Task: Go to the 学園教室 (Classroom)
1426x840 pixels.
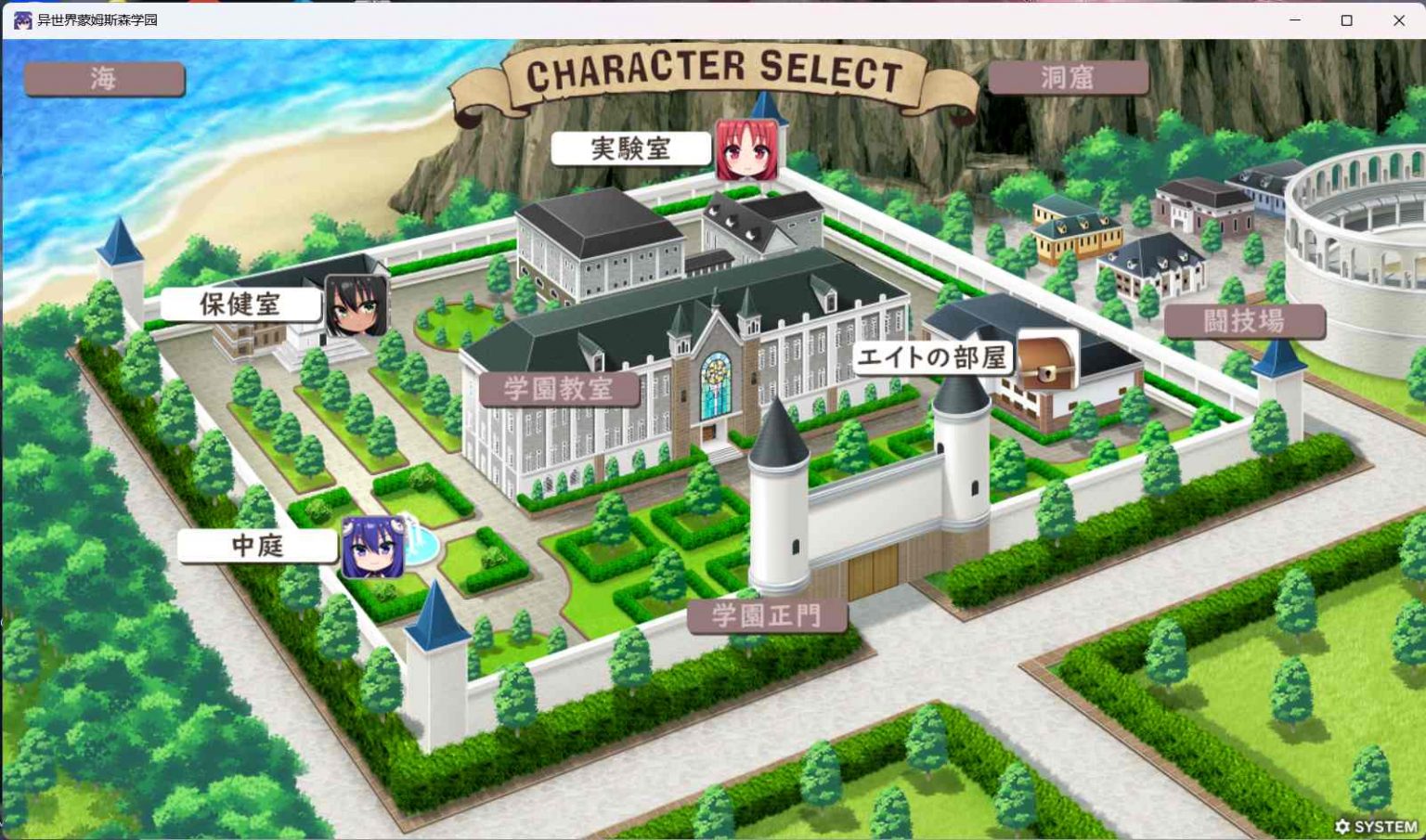Action: (x=561, y=391)
